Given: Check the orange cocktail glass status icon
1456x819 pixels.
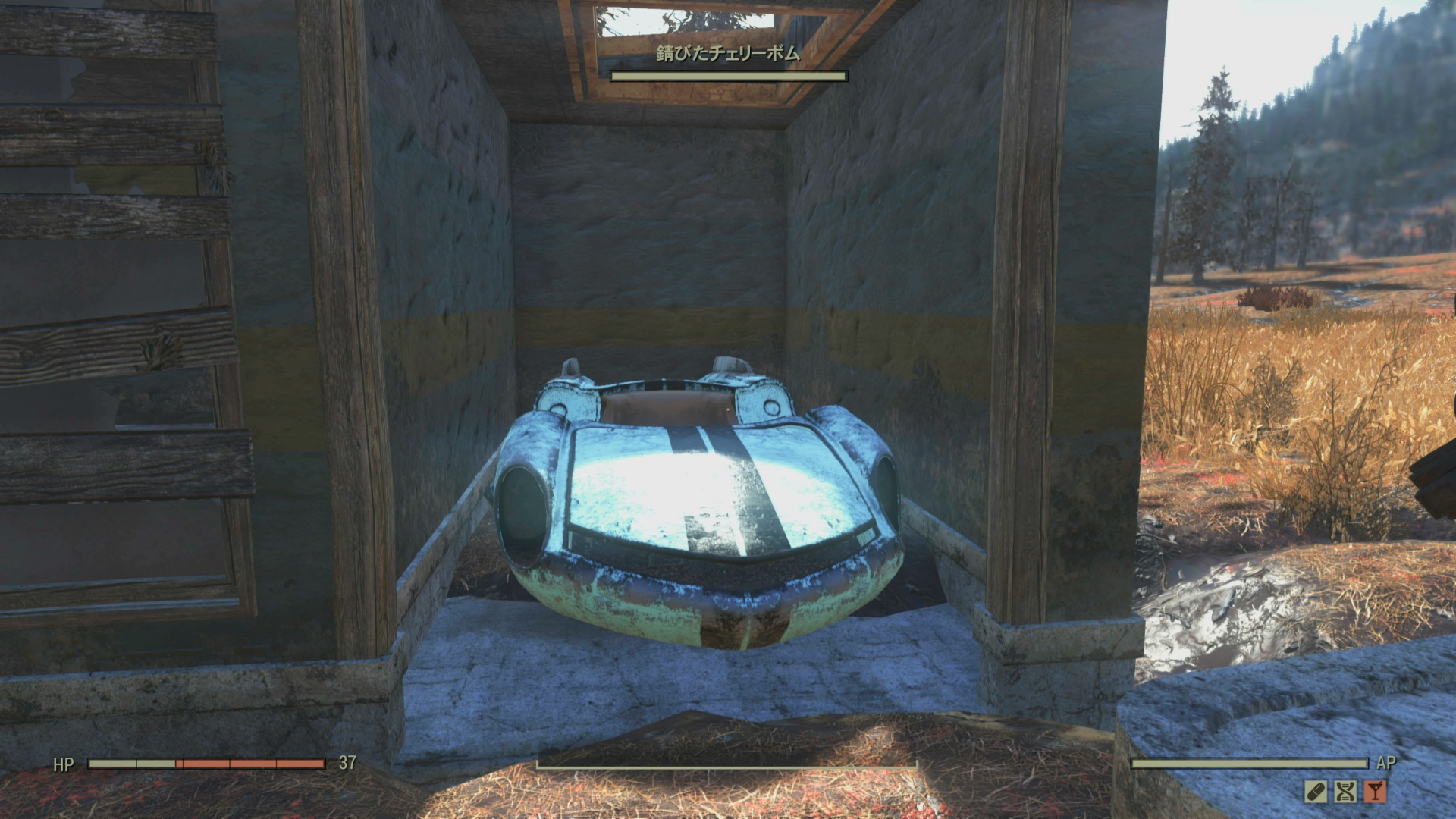Looking at the screenshot, I should tap(1374, 792).
